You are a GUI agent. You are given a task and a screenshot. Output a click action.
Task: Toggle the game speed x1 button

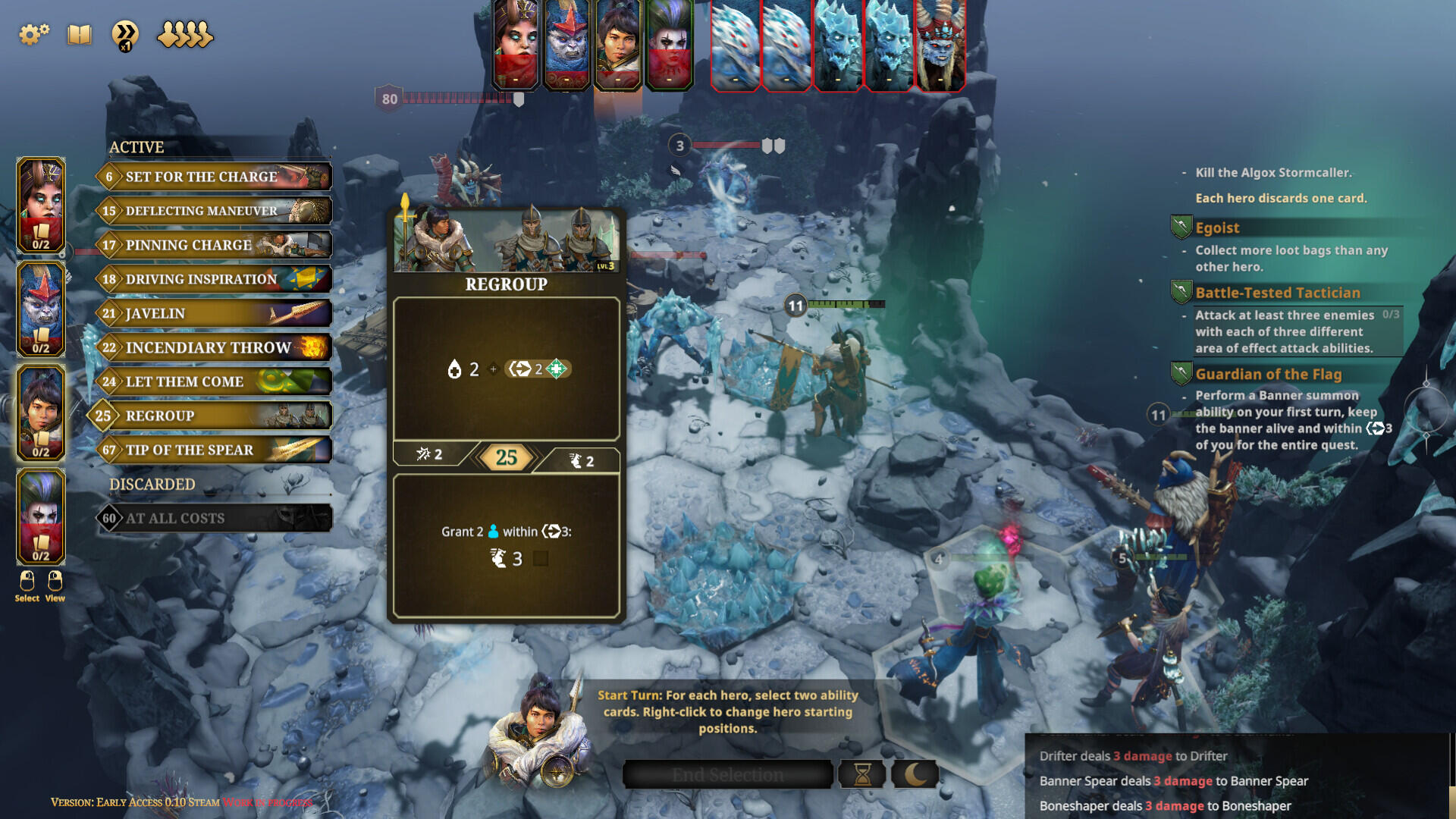(x=125, y=34)
